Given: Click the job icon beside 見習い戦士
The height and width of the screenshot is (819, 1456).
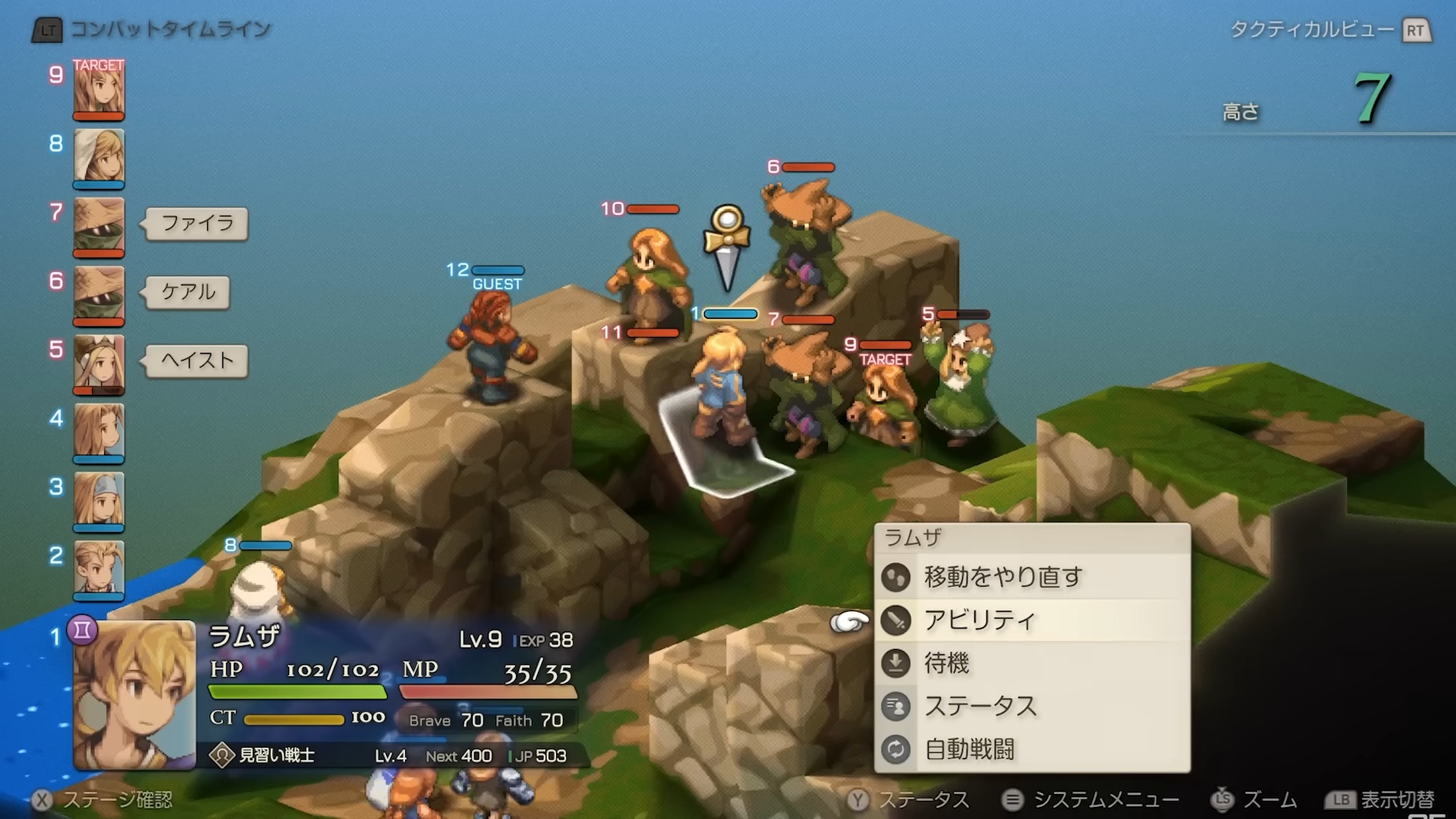Looking at the screenshot, I should coord(222,756).
